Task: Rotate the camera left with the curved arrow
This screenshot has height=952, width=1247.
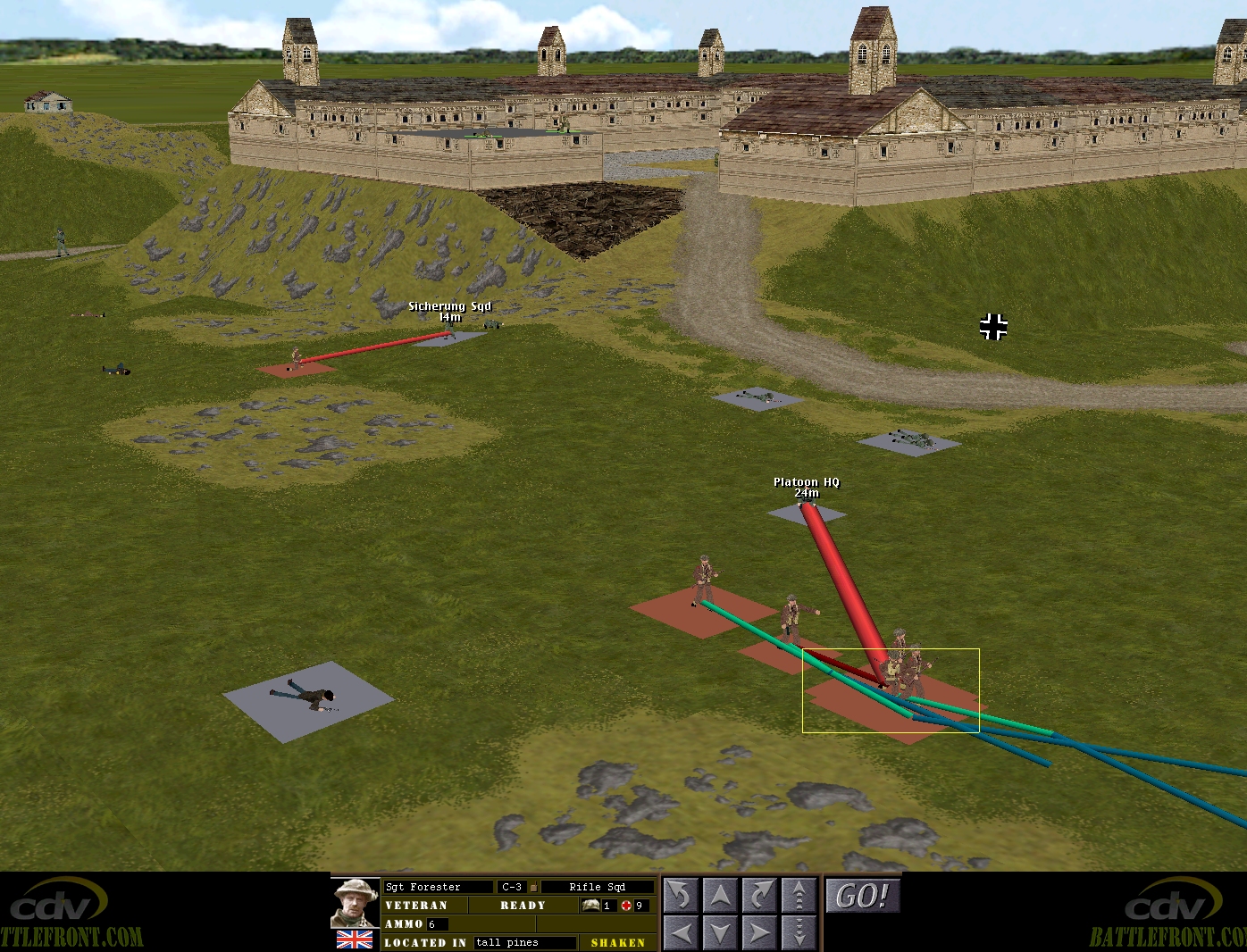Action: (681, 895)
